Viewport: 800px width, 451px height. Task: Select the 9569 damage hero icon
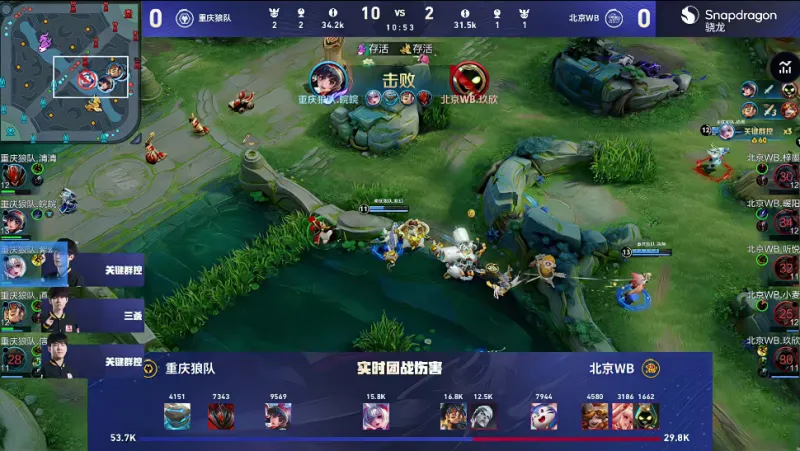pos(278,416)
